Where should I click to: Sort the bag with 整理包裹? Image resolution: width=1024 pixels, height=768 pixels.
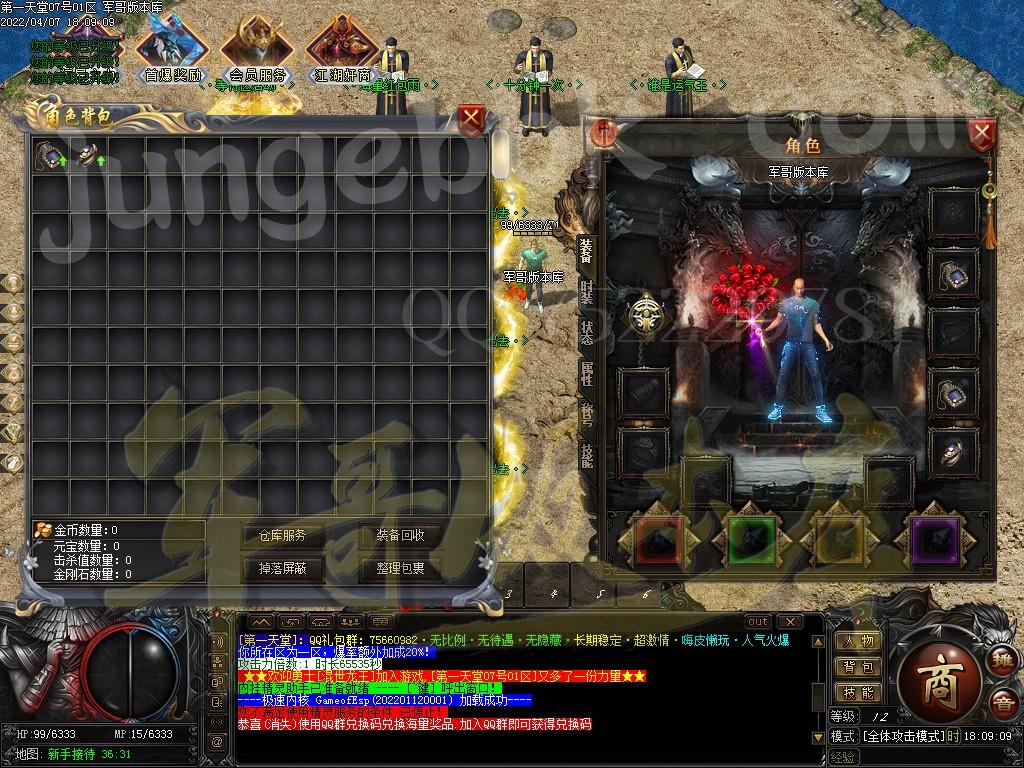tap(400, 568)
